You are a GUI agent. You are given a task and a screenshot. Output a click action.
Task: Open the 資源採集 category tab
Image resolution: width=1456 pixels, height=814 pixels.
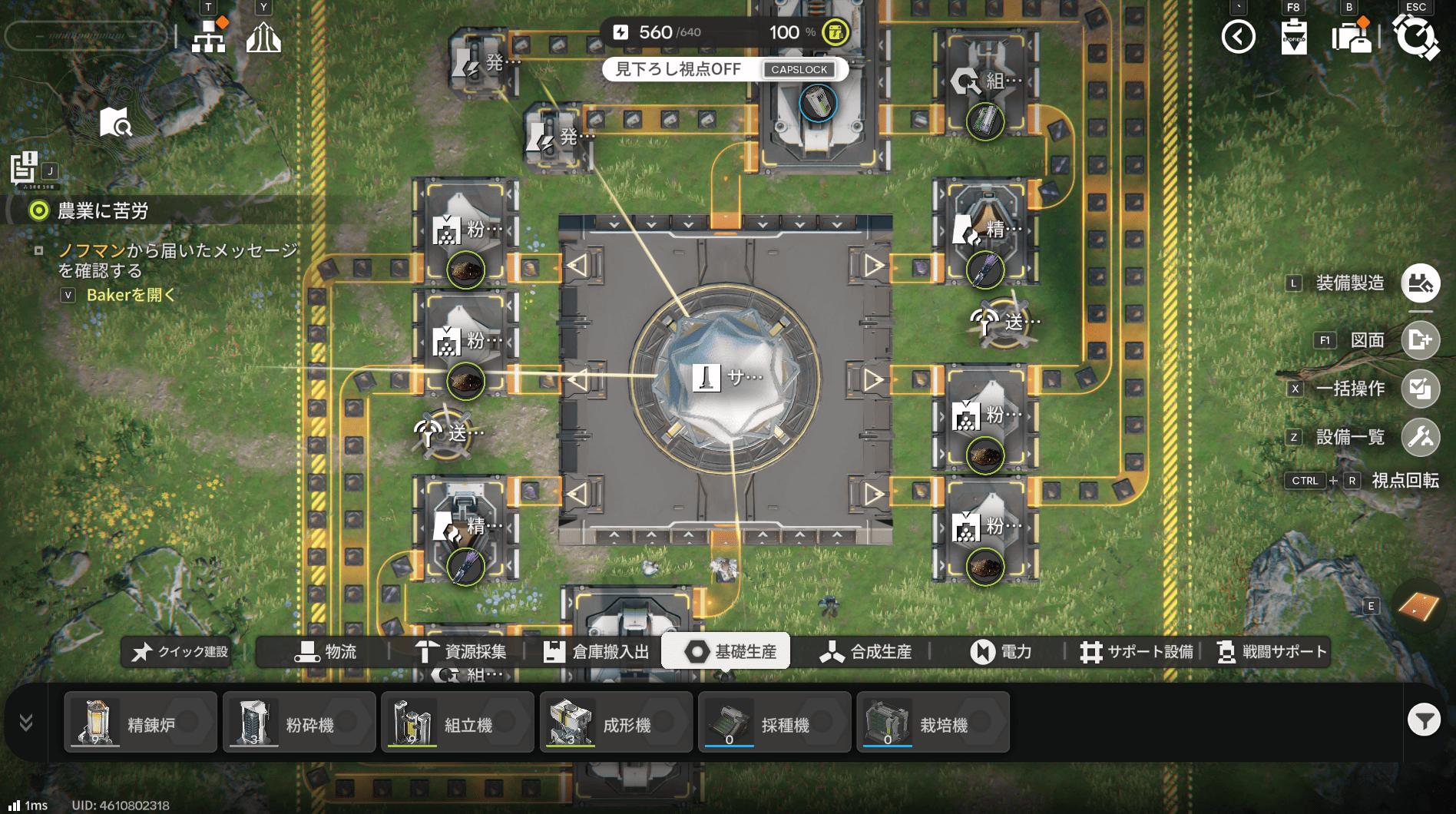click(460, 652)
